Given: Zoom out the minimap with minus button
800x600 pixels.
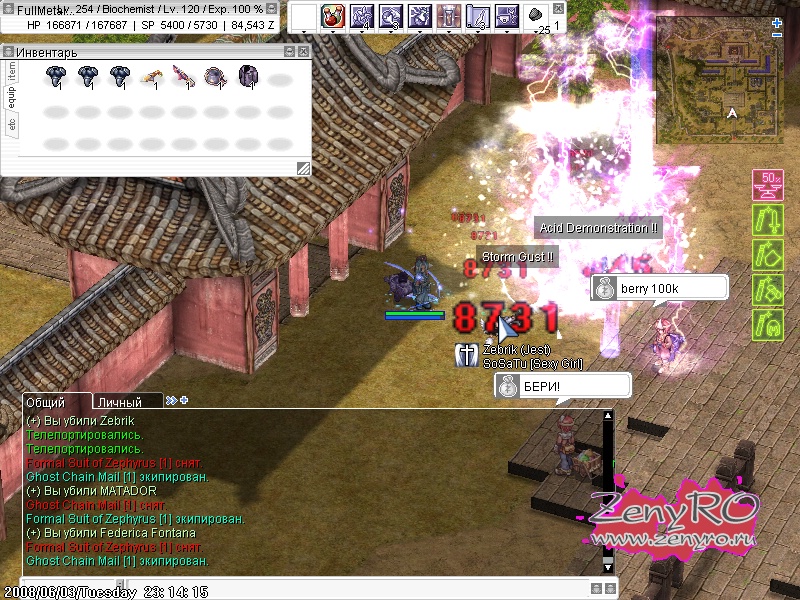Looking at the screenshot, I should point(777,34).
